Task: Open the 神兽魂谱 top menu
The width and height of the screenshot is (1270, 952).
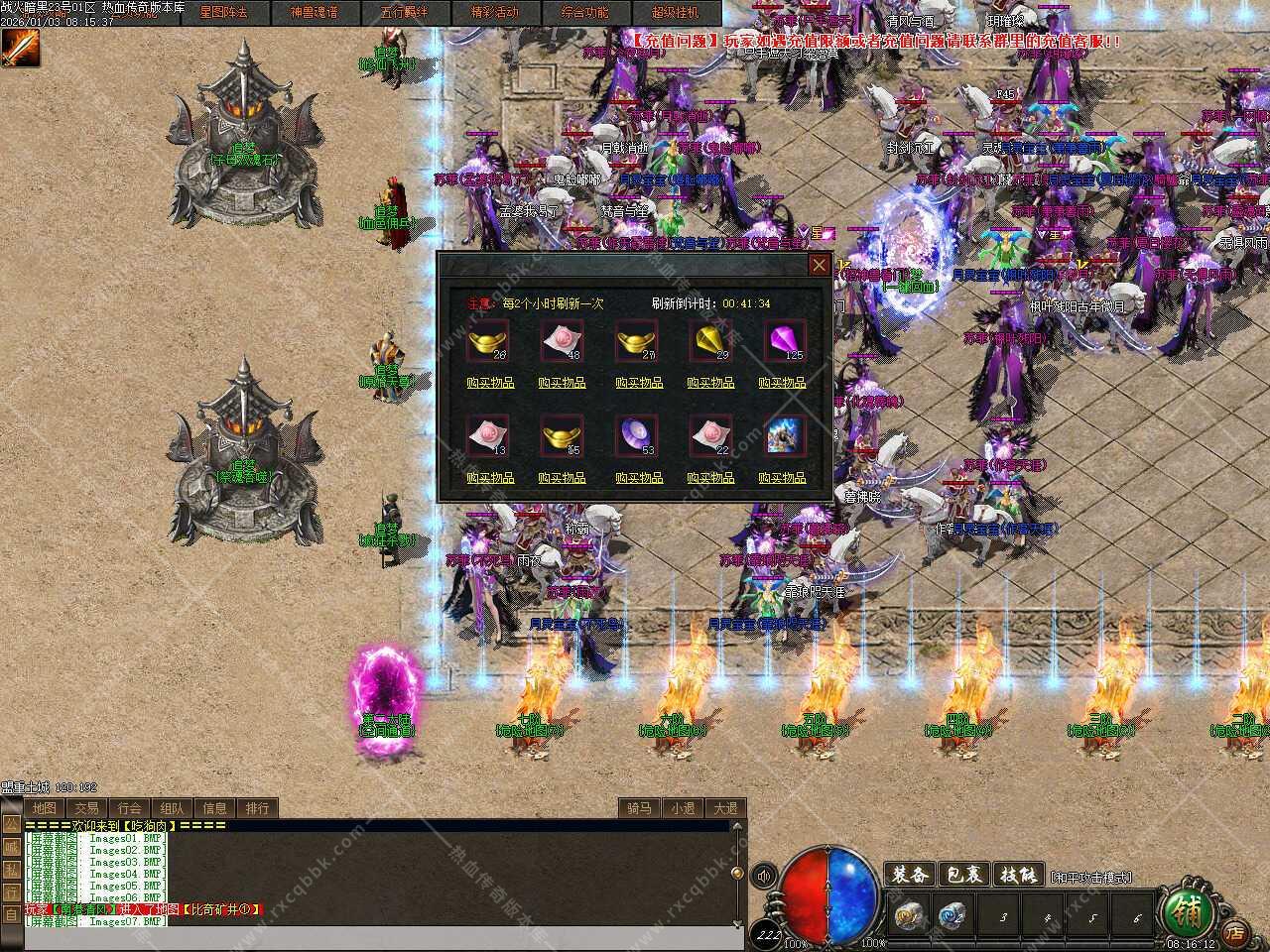Action: [x=314, y=13]
